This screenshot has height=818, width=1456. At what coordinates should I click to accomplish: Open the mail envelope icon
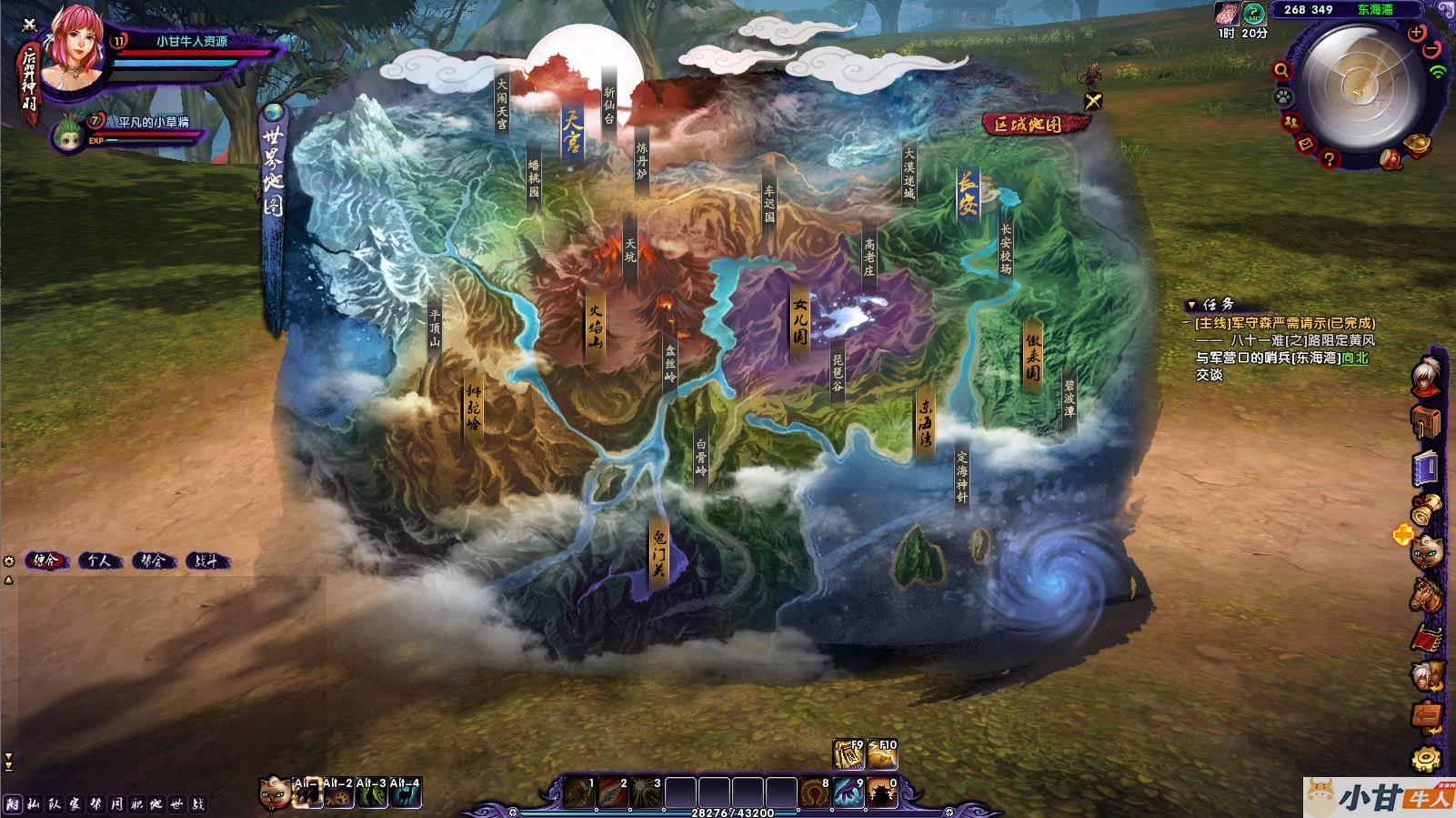pos(1305,144)
